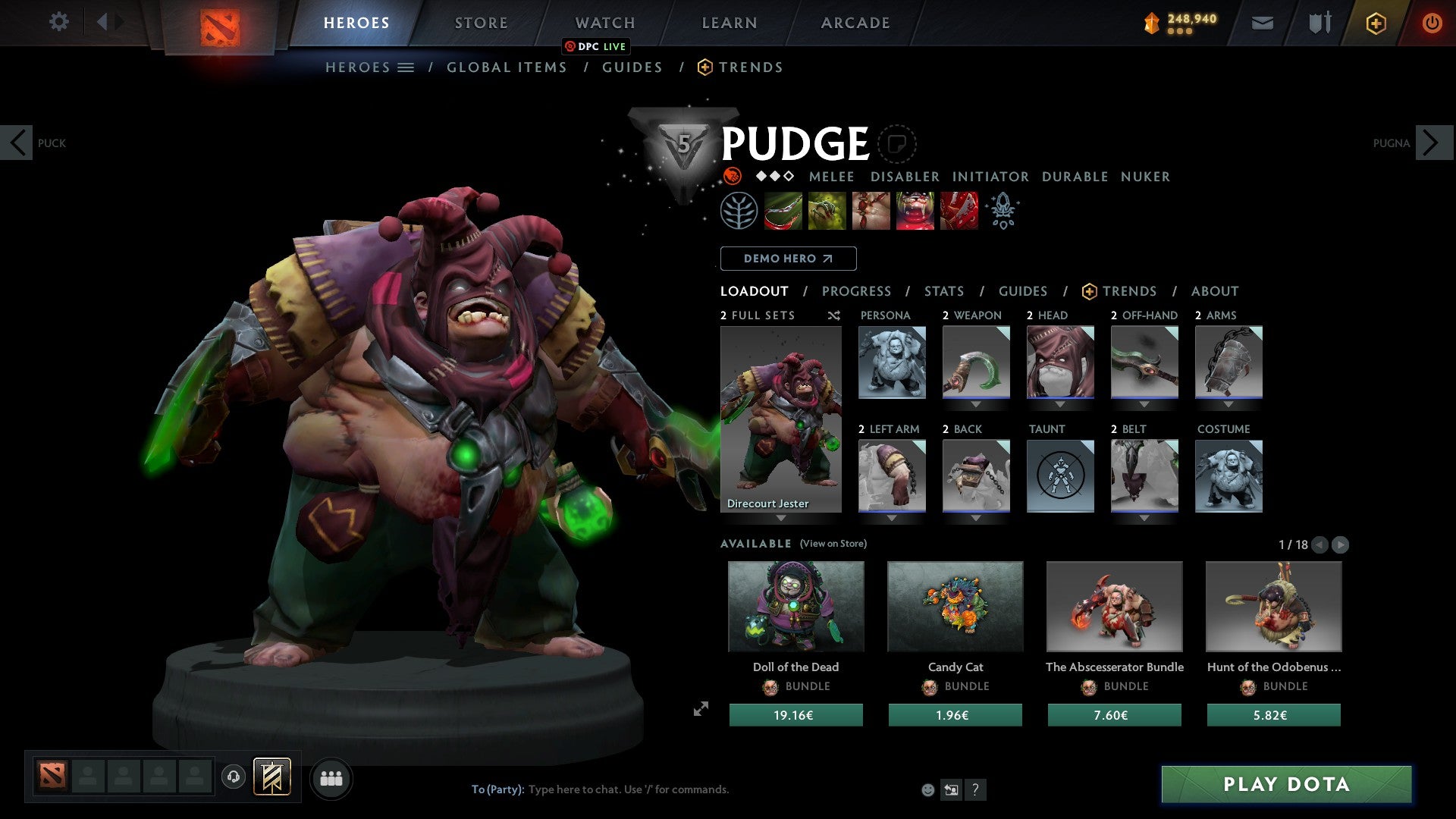Open the Global Items menu item
Image resolution: width=1456 pixels, height=819 pixels.
pyautogui.click(x=507, y=67)
